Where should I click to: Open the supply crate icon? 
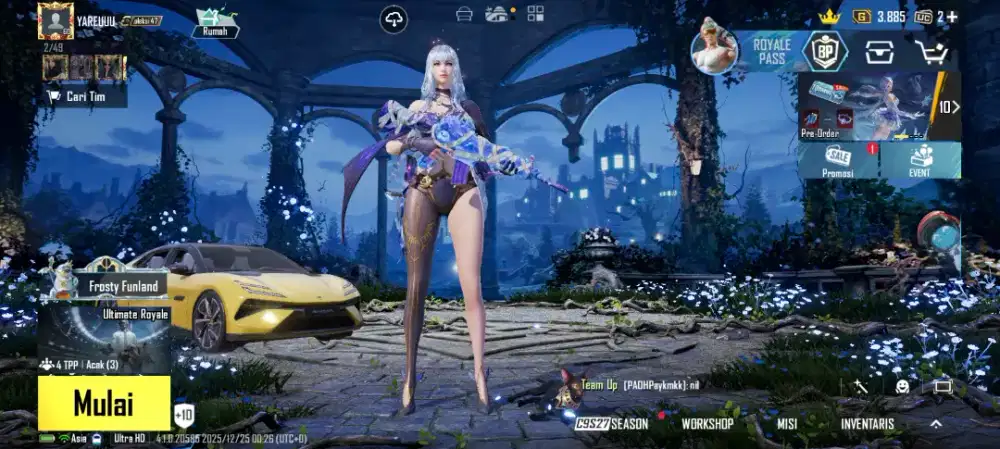(880, 51)
